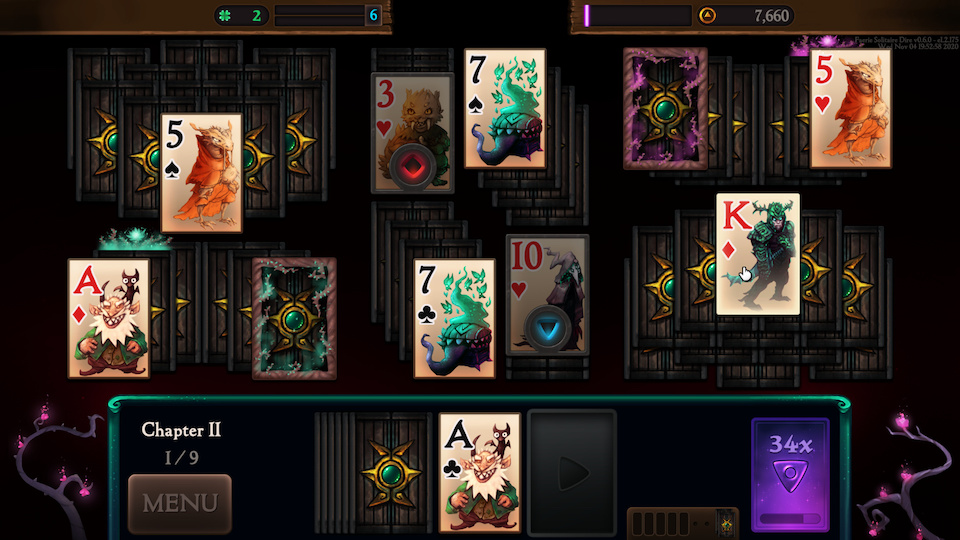Screen dimensions: 960x540
Task: Select the 5 of Spades card
Action: pyautogui.click(x=202, y=172)
